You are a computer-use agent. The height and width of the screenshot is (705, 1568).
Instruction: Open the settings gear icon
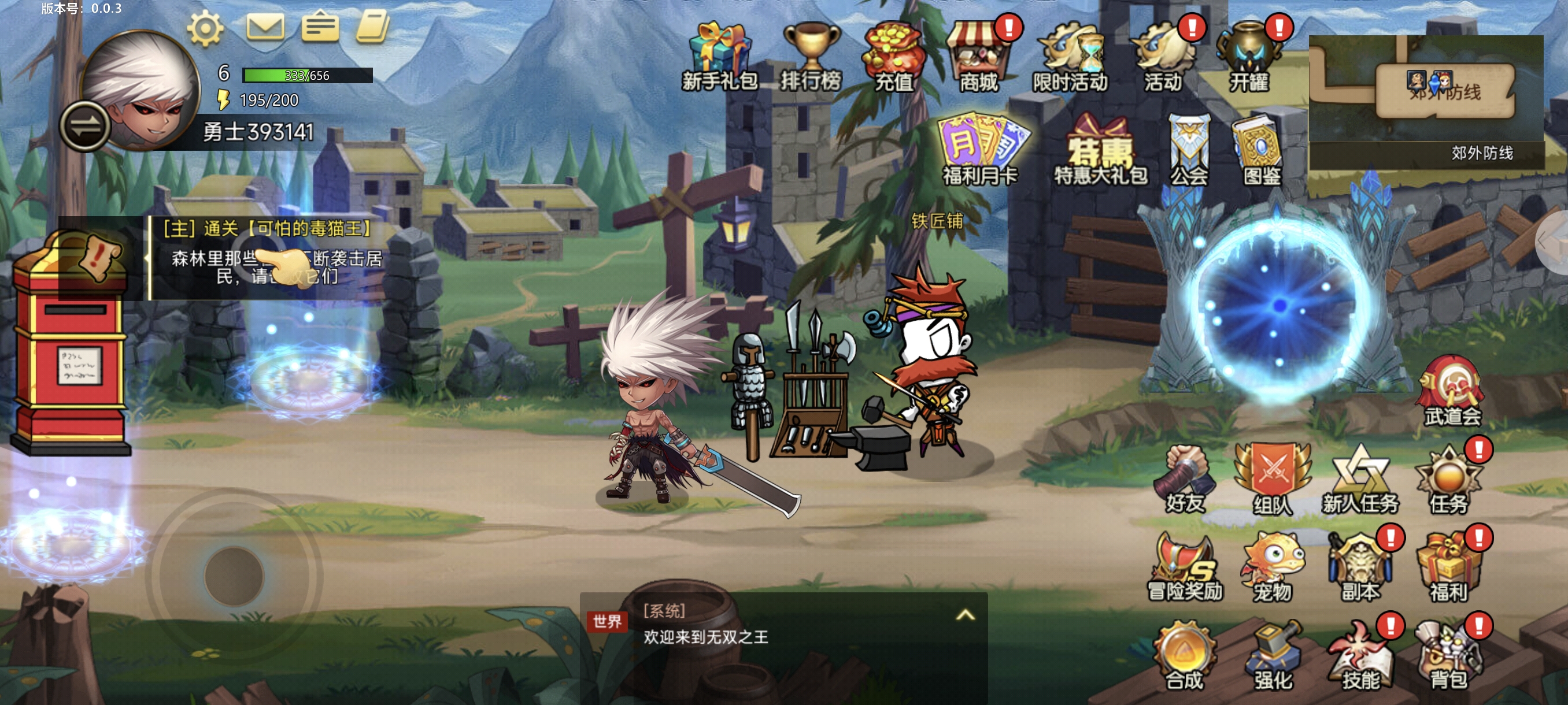(x=205, y=28)
